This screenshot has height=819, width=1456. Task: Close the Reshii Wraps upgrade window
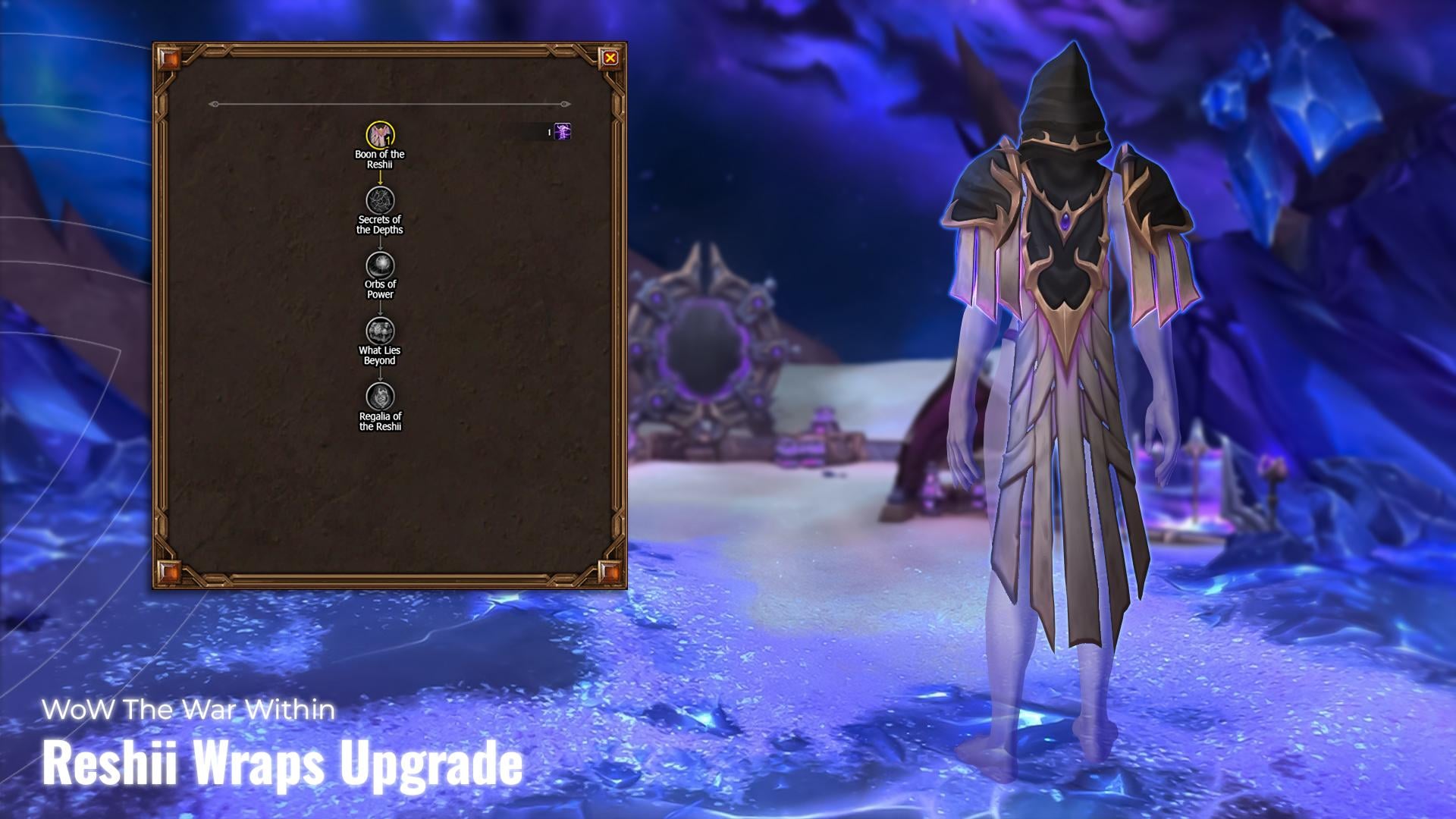[611, 56]
